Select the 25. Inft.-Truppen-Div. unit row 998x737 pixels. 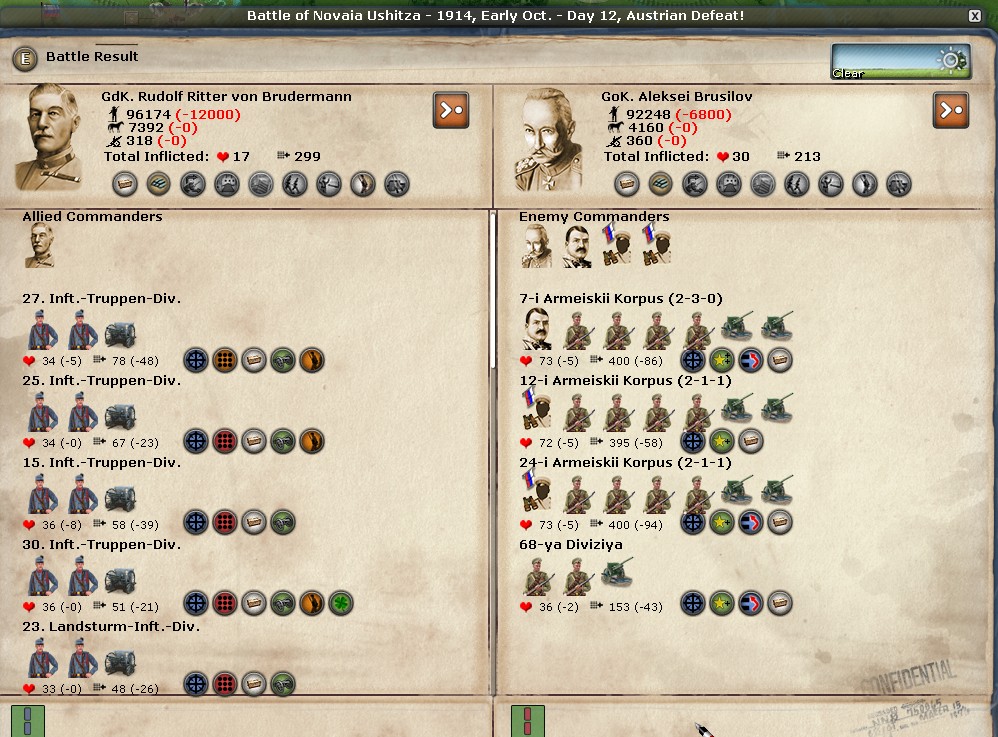tap(101, 381)
